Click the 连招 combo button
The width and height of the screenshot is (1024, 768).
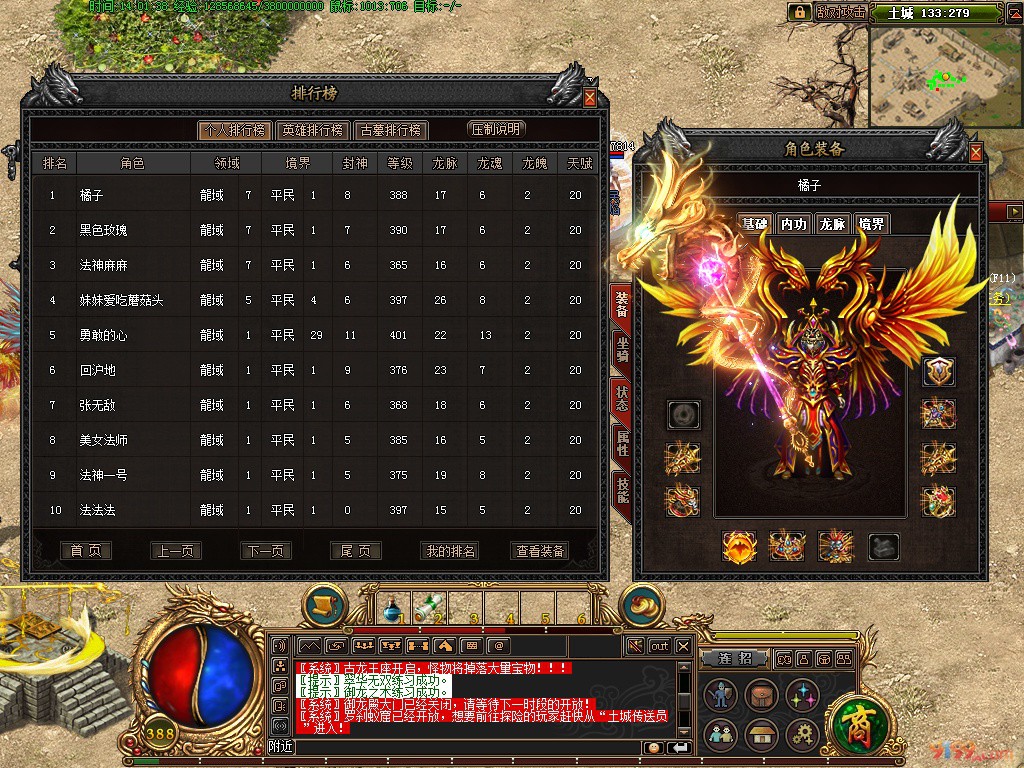[x=734, y=659]
